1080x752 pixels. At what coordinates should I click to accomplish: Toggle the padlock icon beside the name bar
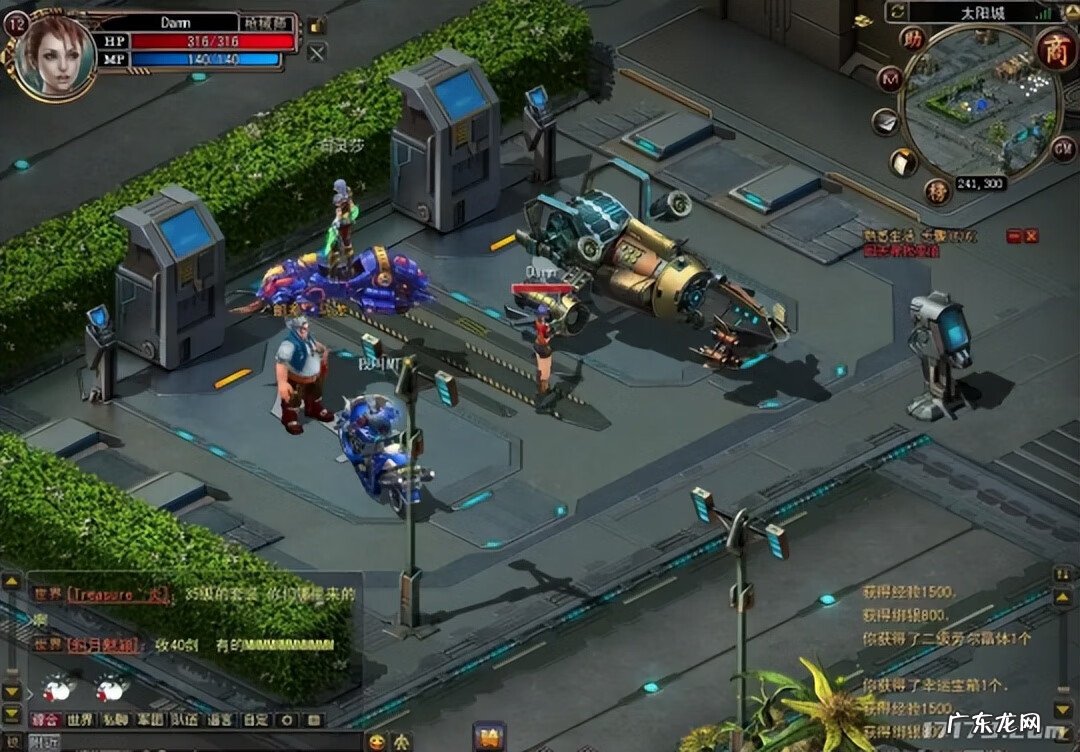[x=316, y=26]
